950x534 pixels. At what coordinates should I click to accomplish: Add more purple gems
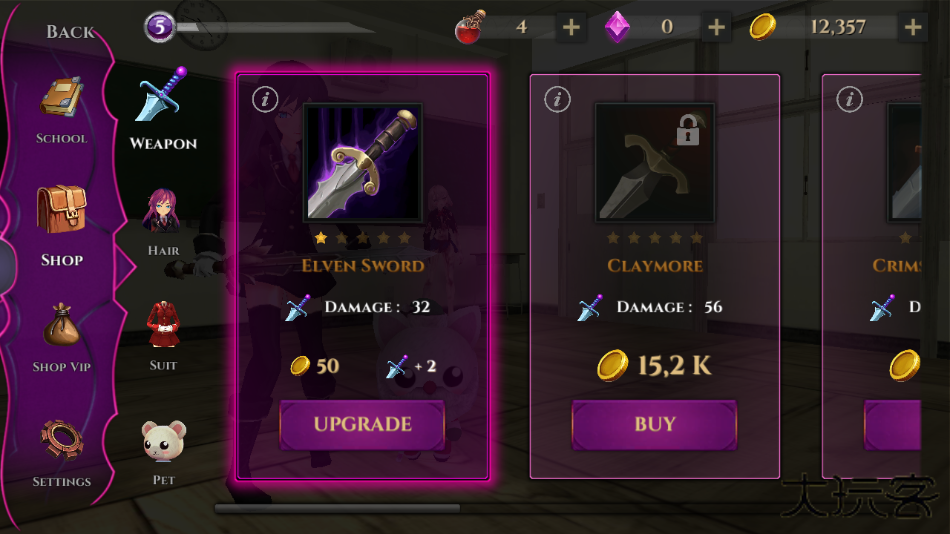tap(716, 27)
